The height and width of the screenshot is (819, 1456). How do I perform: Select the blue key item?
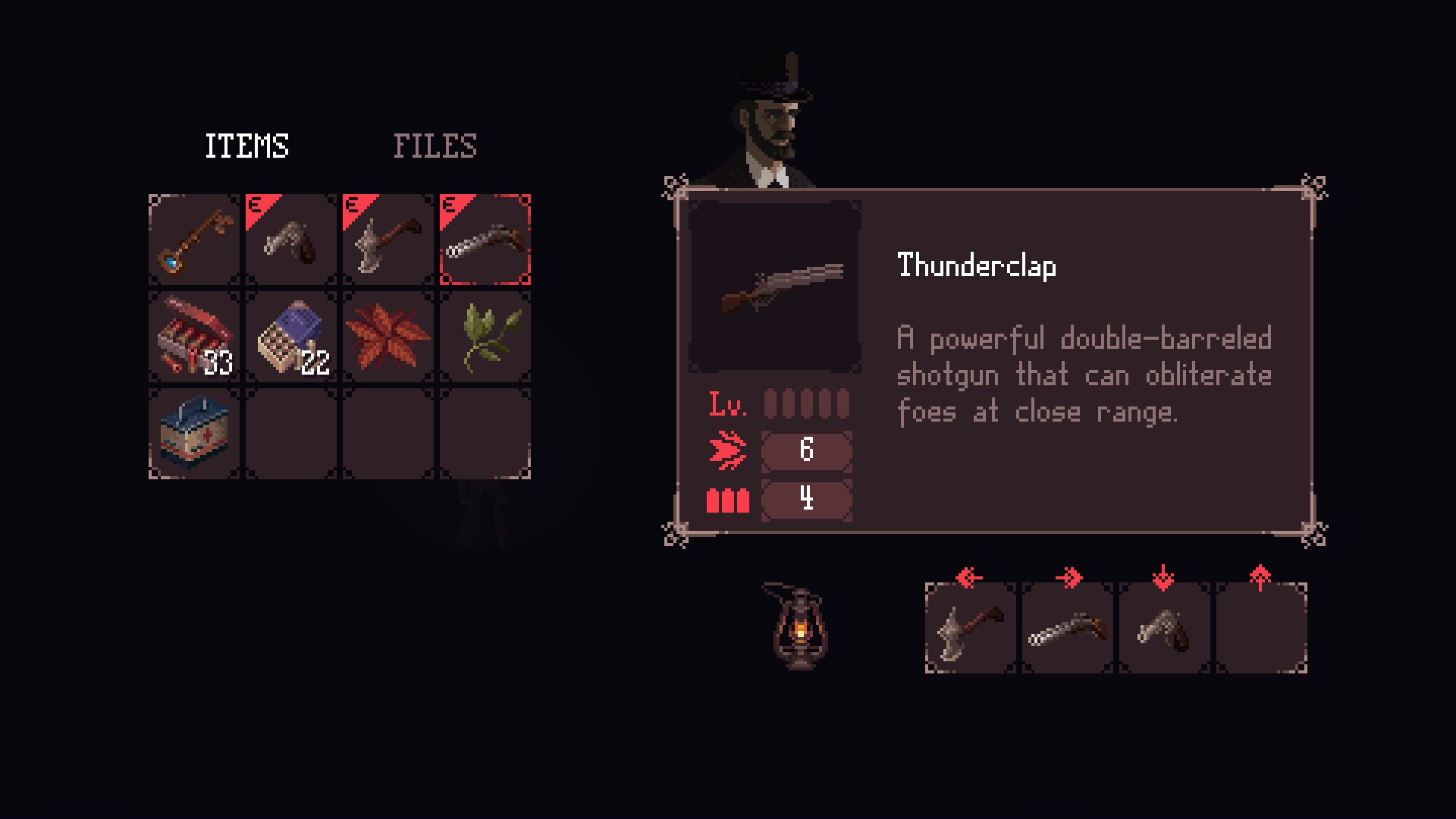193,240
